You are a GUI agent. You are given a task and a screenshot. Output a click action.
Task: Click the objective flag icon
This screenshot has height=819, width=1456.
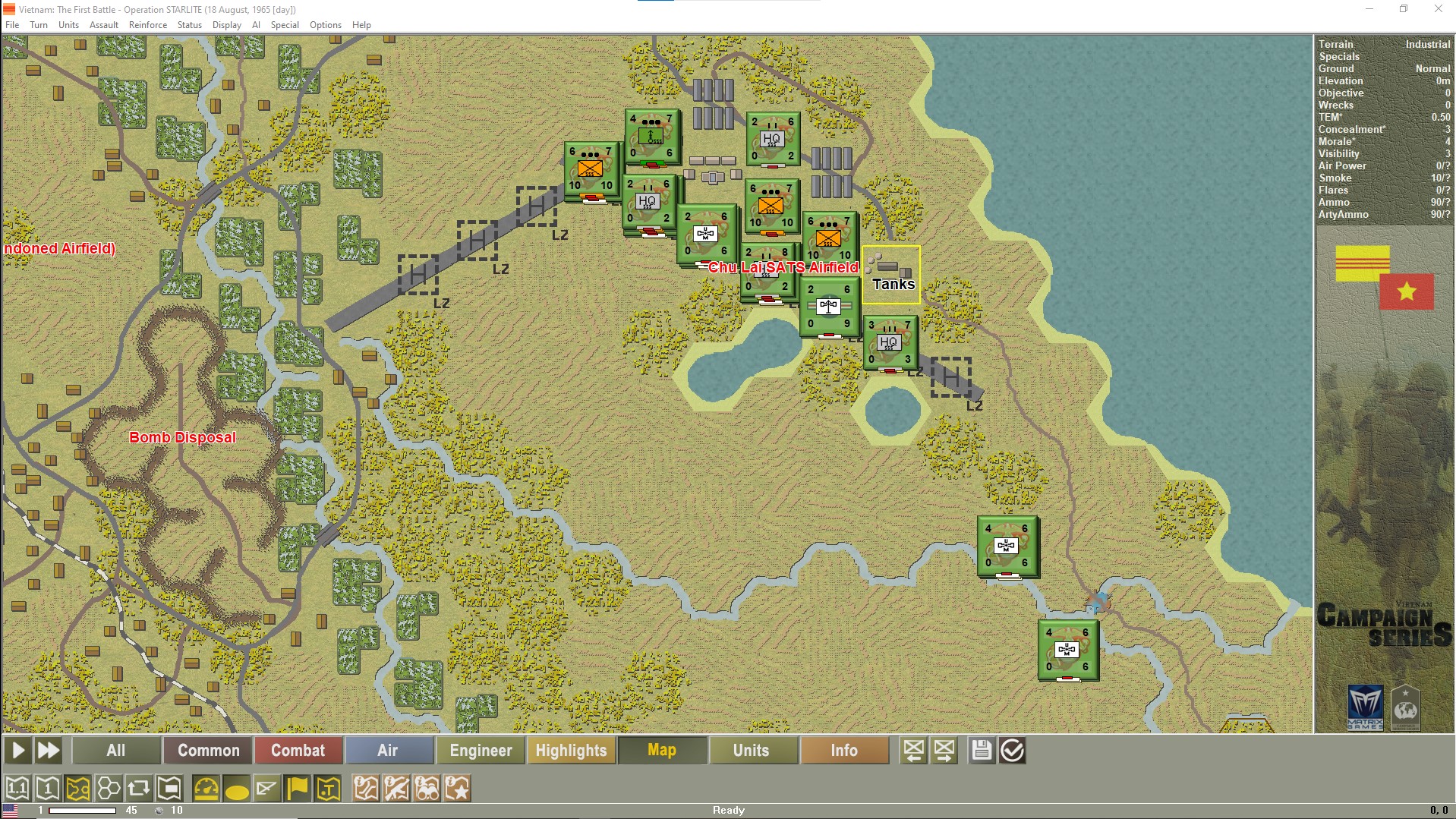point(296,788)
